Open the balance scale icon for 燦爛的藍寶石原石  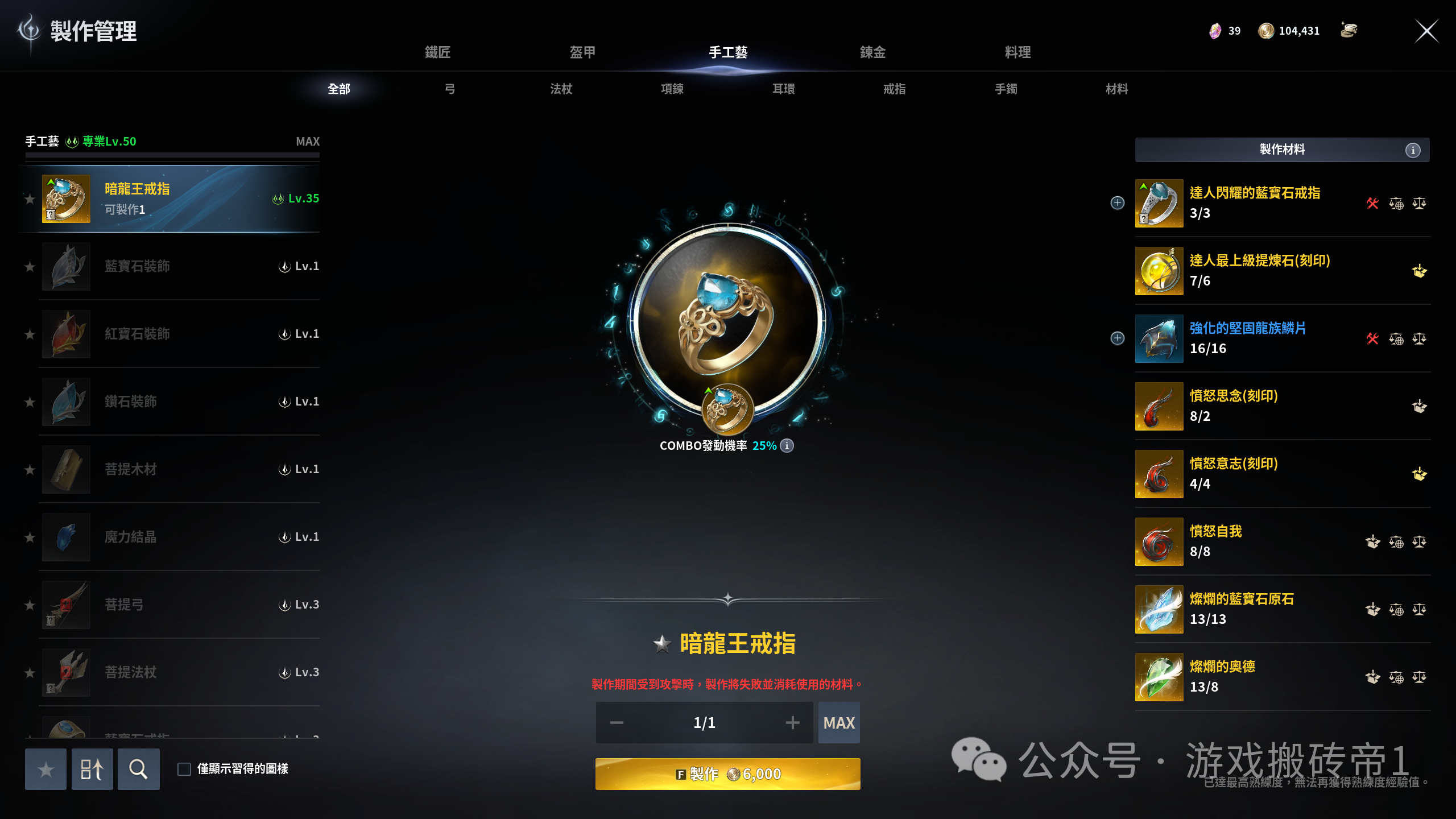click(x=1419, y=609)
